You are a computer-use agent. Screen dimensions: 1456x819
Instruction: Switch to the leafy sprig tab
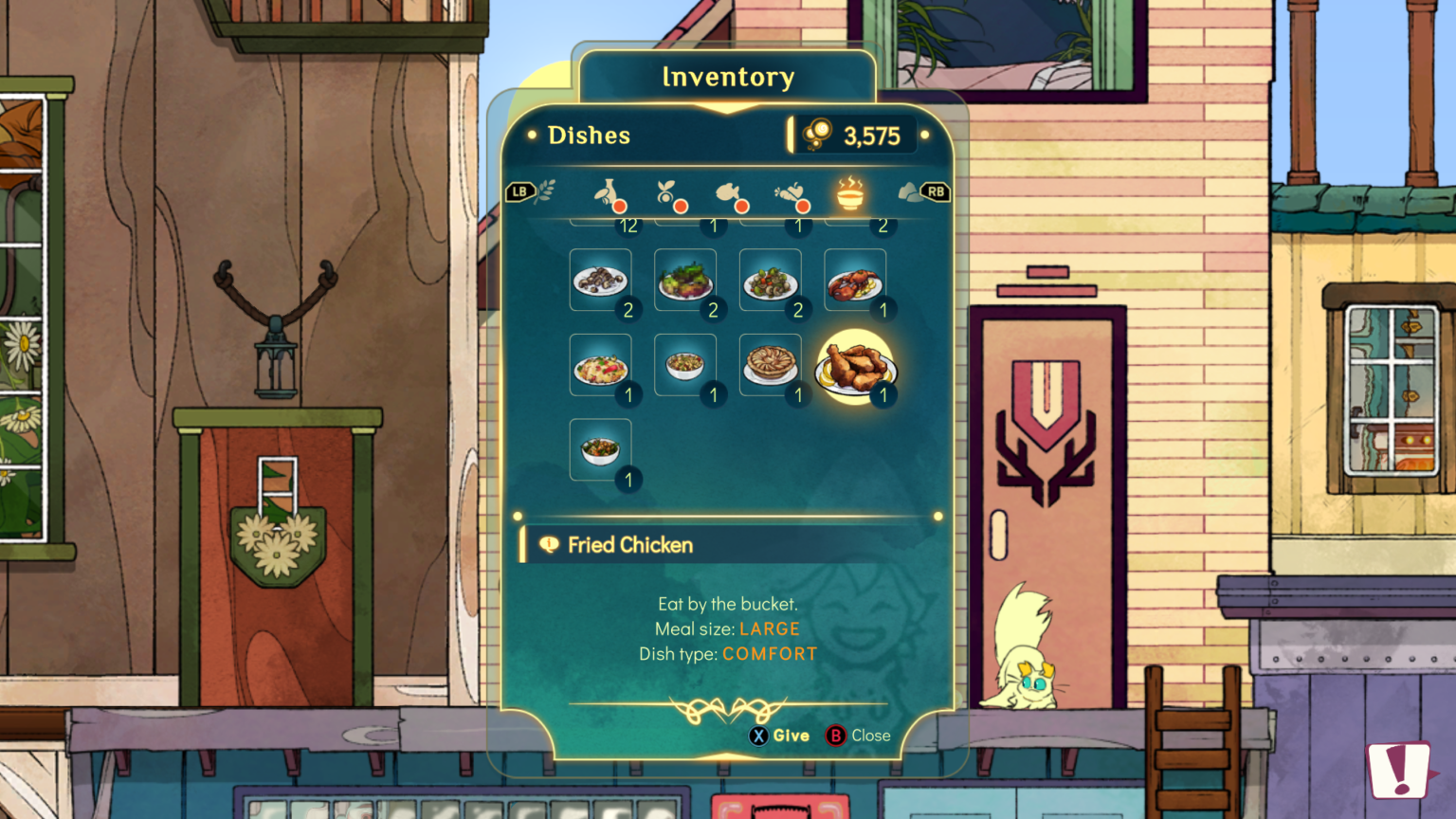(x=547, y=192)
